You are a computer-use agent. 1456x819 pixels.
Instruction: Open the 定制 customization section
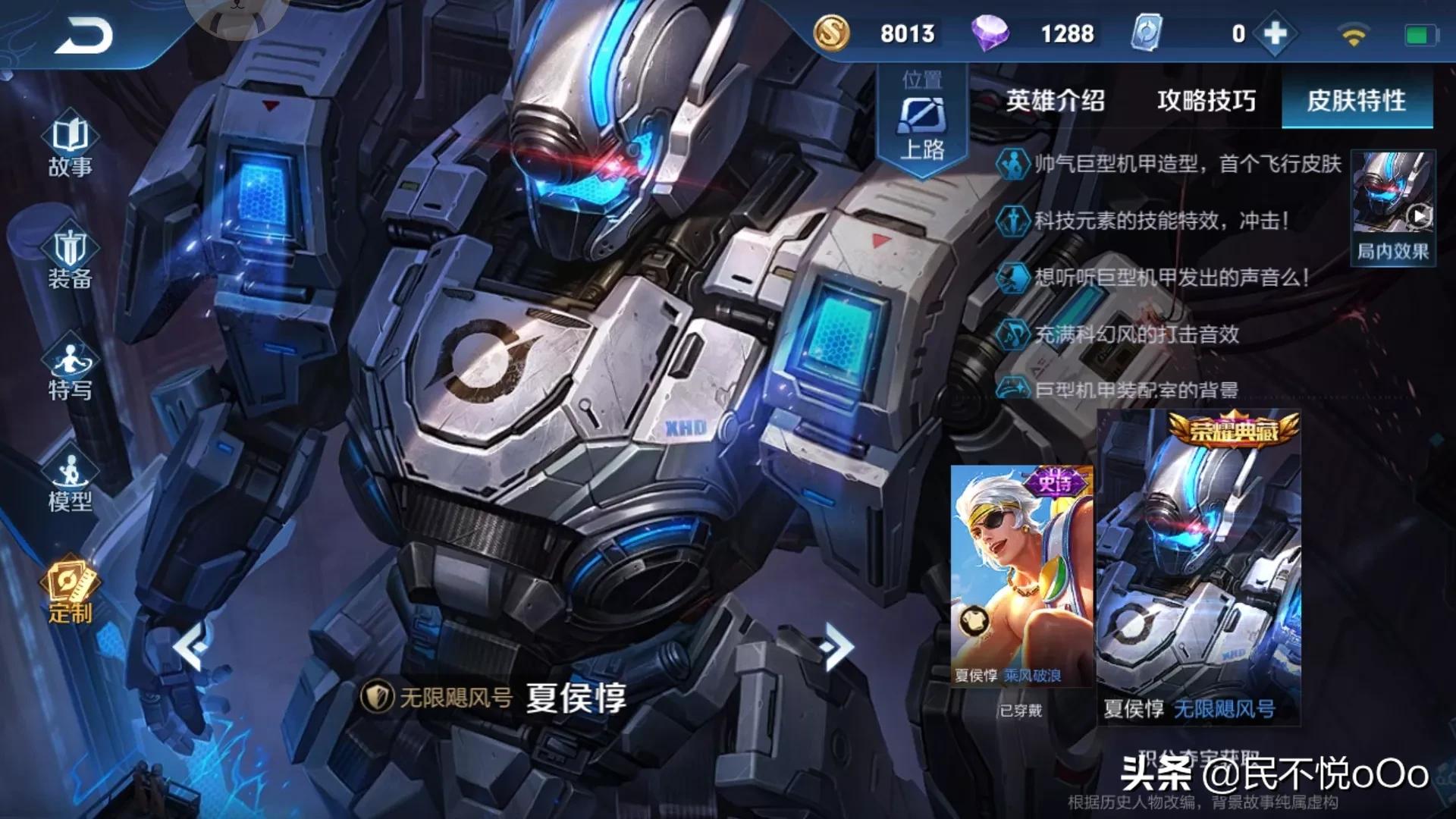click(x=70, y=593)
